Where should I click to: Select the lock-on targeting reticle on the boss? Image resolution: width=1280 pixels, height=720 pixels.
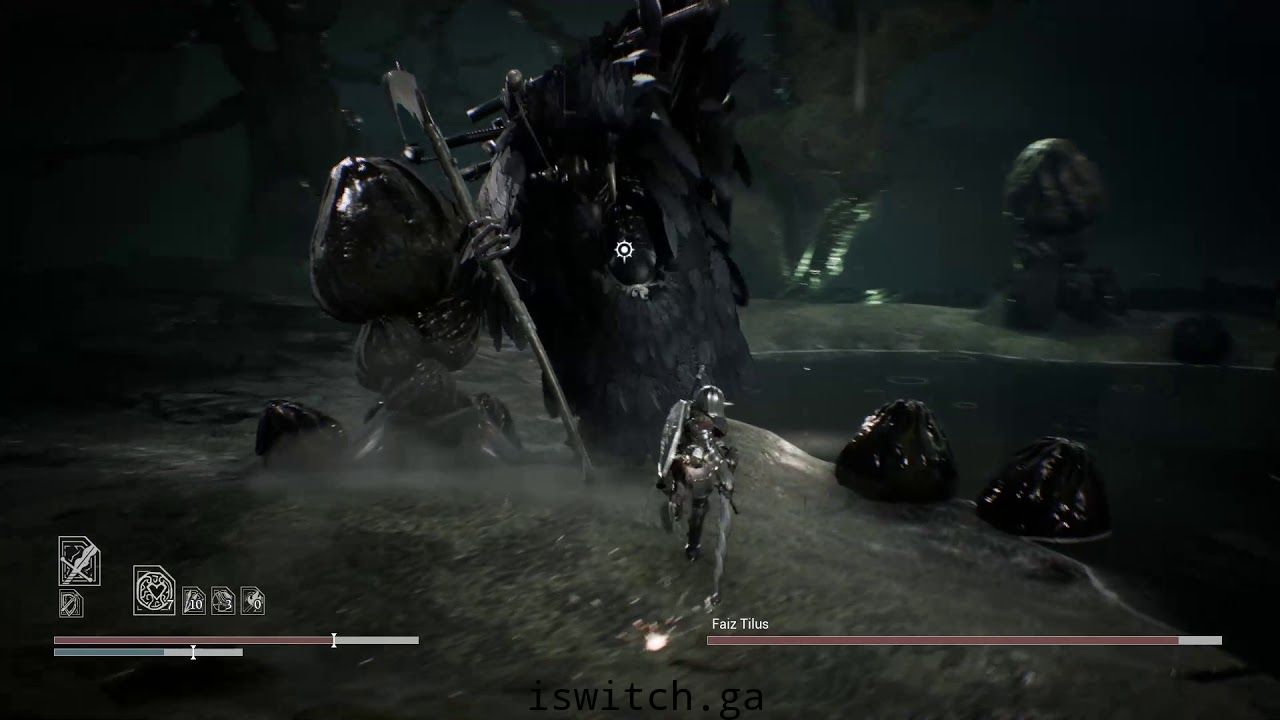625,251
